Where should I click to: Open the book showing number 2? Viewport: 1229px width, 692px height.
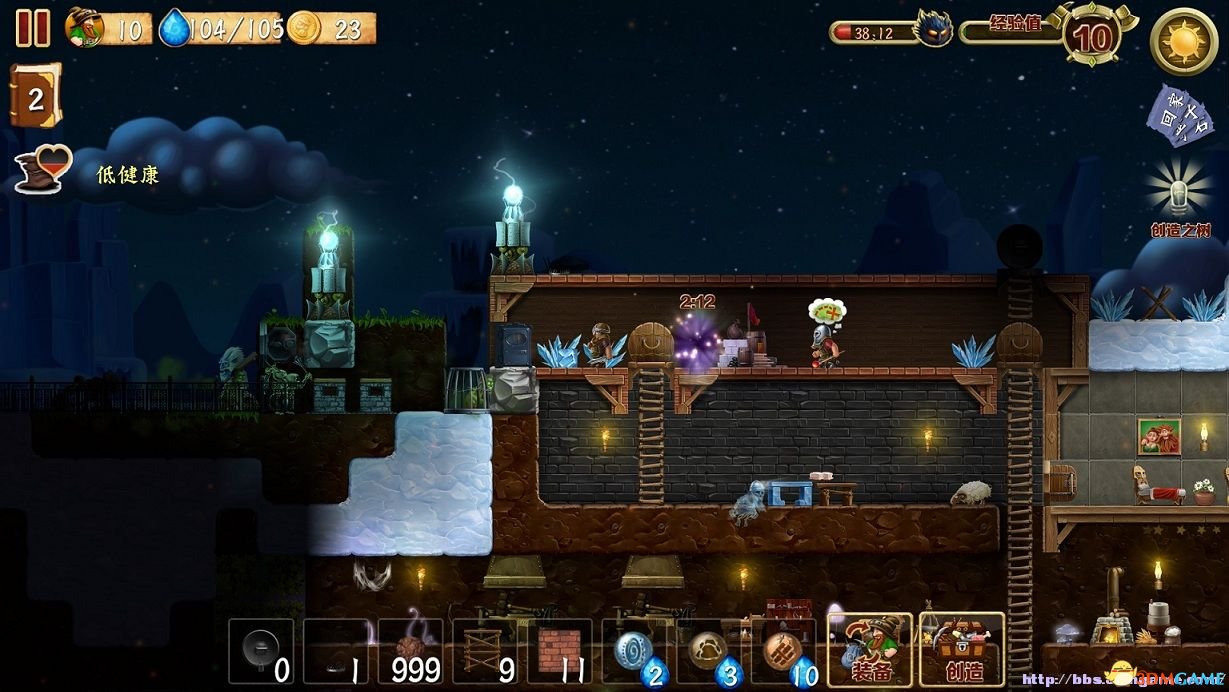(35, 96)
